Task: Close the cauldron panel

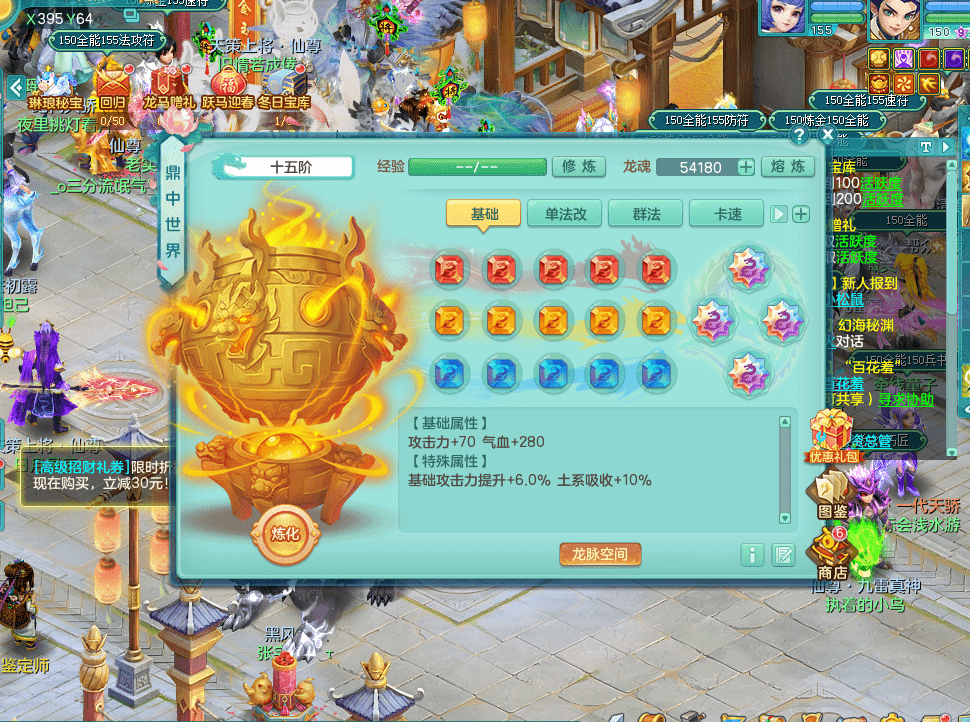Action: [828, 133]
